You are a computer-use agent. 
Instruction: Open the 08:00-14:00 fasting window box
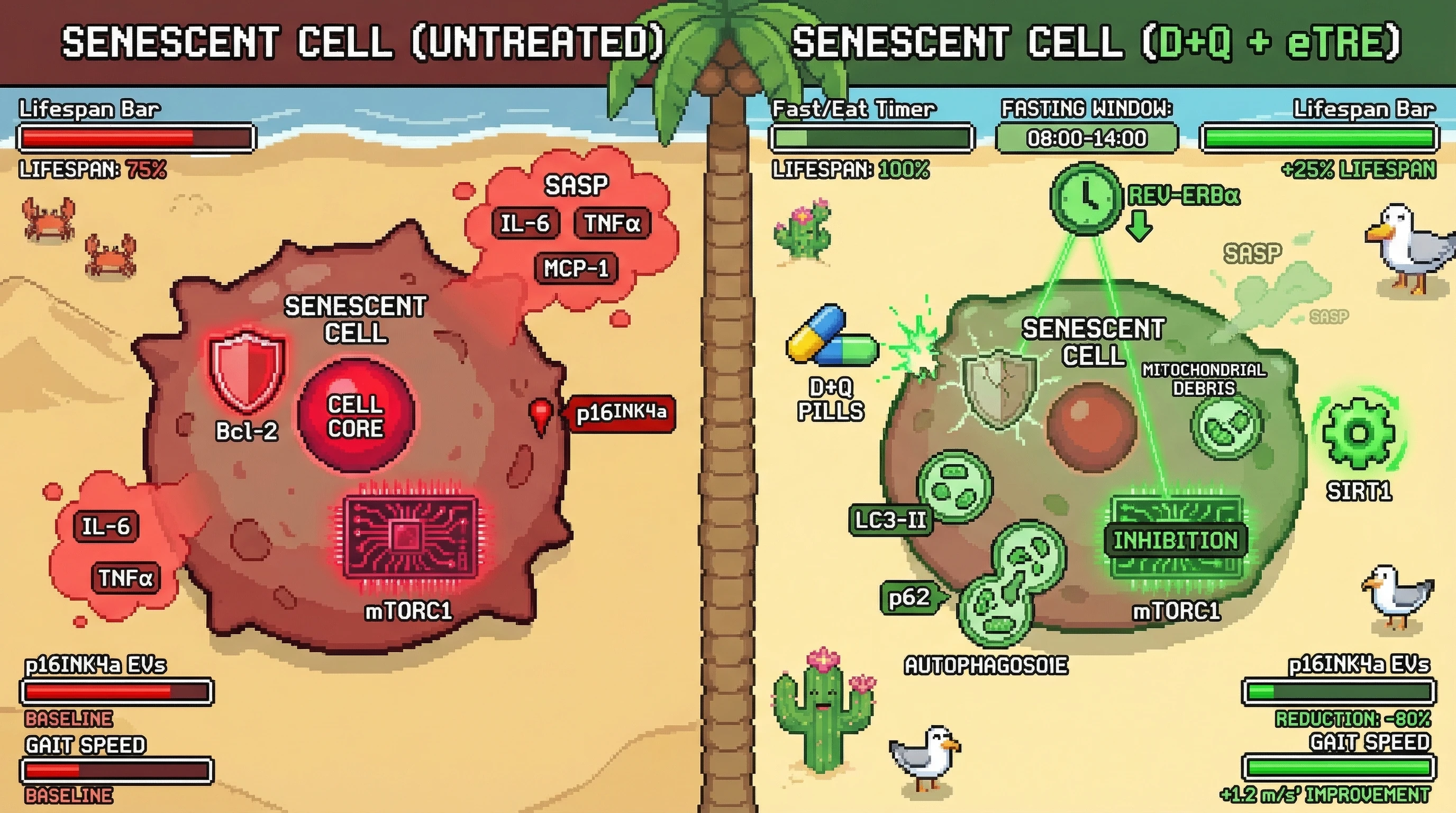point(1086,139)
